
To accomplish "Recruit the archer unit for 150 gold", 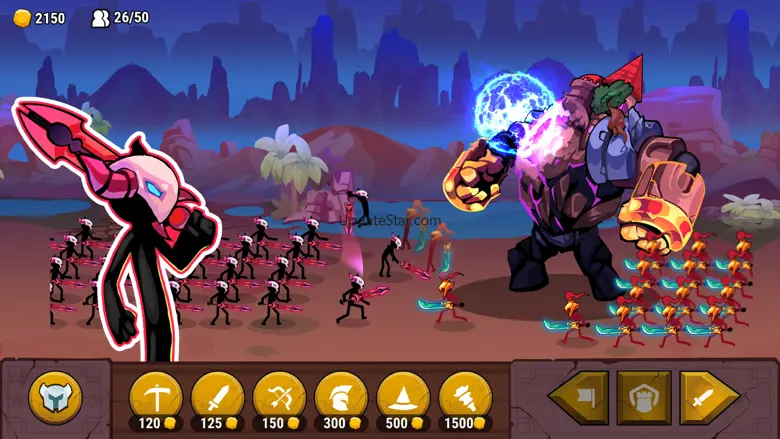I will pos(280,398).
